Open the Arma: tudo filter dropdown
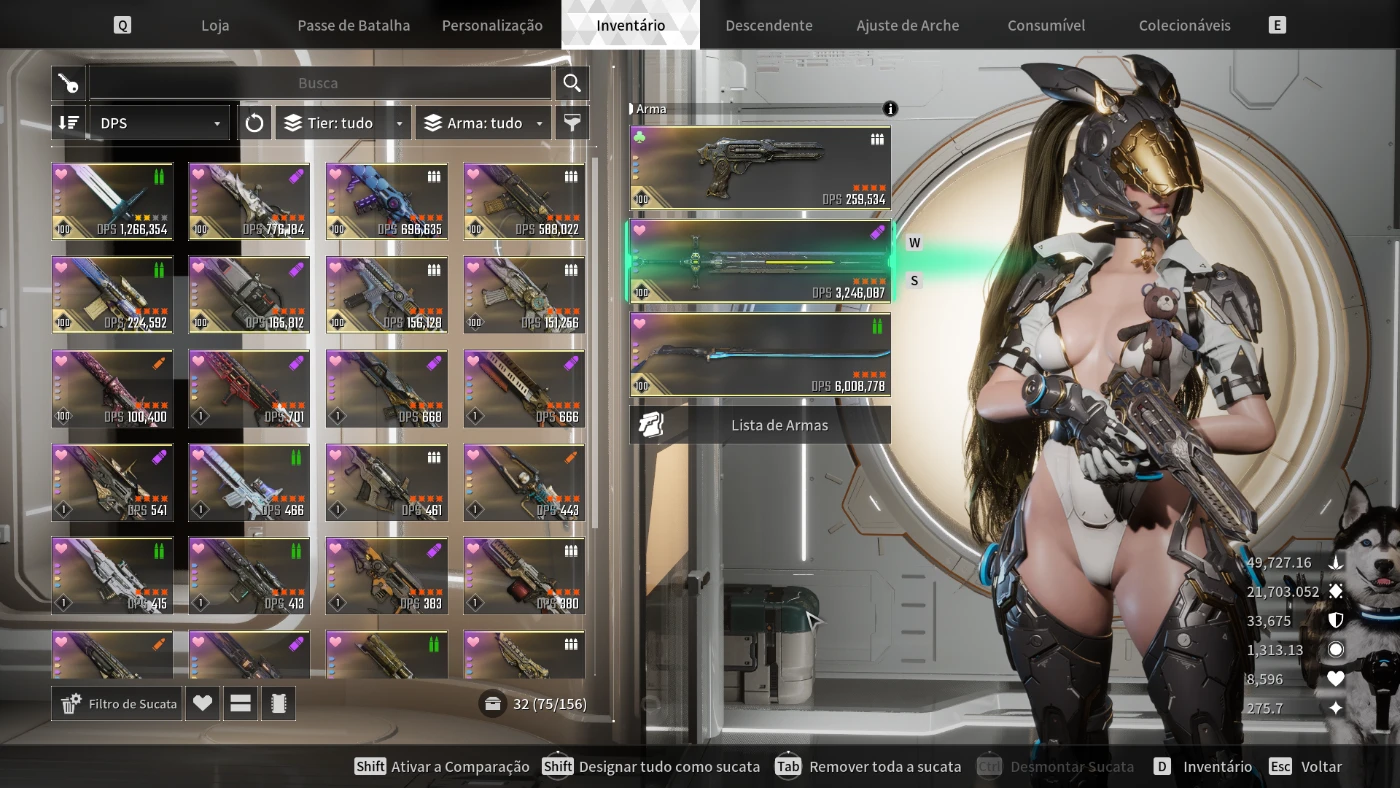The width and height of the screenshot is (1400, 788). point(483,123)
